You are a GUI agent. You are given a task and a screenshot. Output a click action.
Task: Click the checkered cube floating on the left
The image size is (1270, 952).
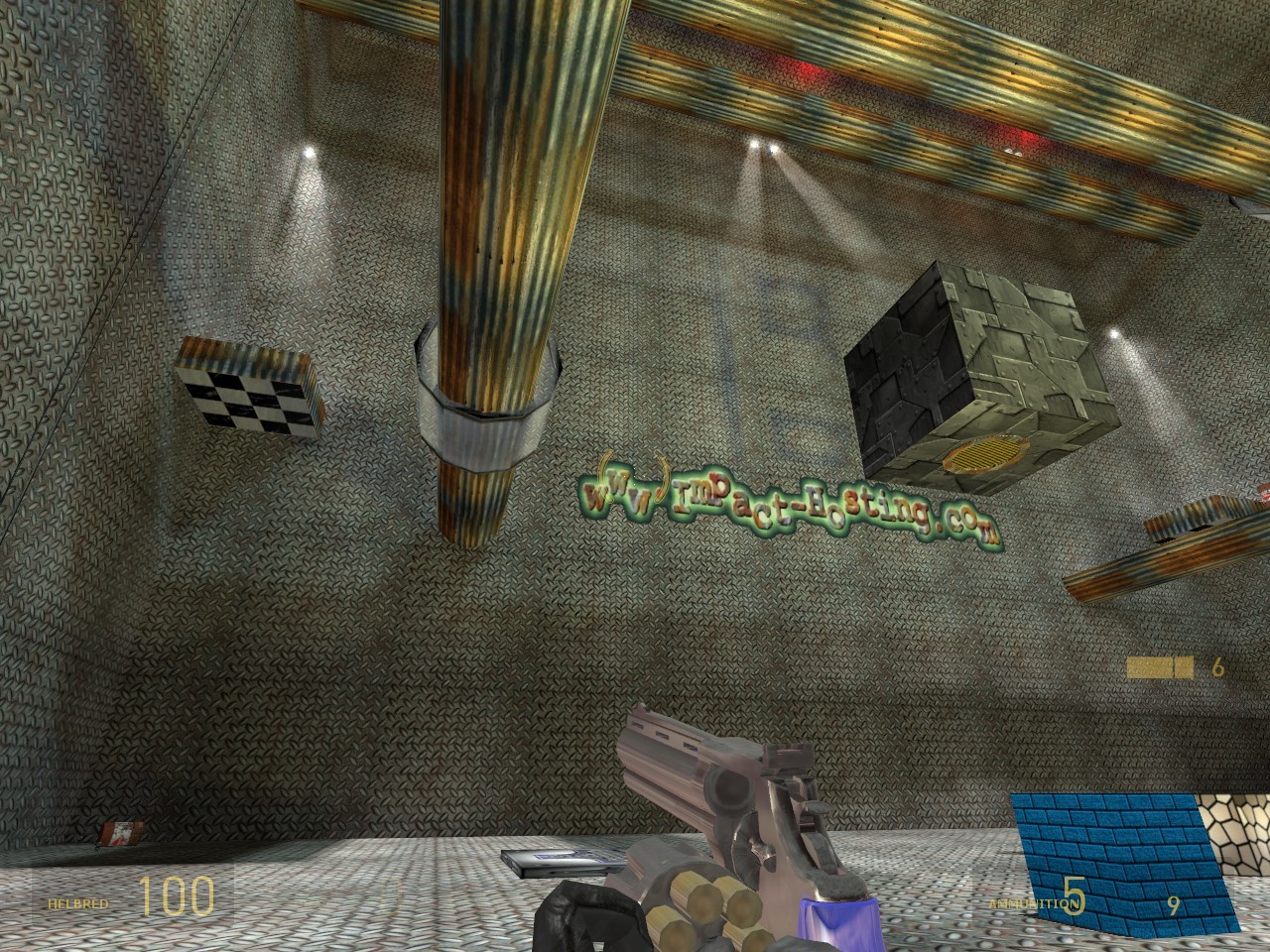245,392
